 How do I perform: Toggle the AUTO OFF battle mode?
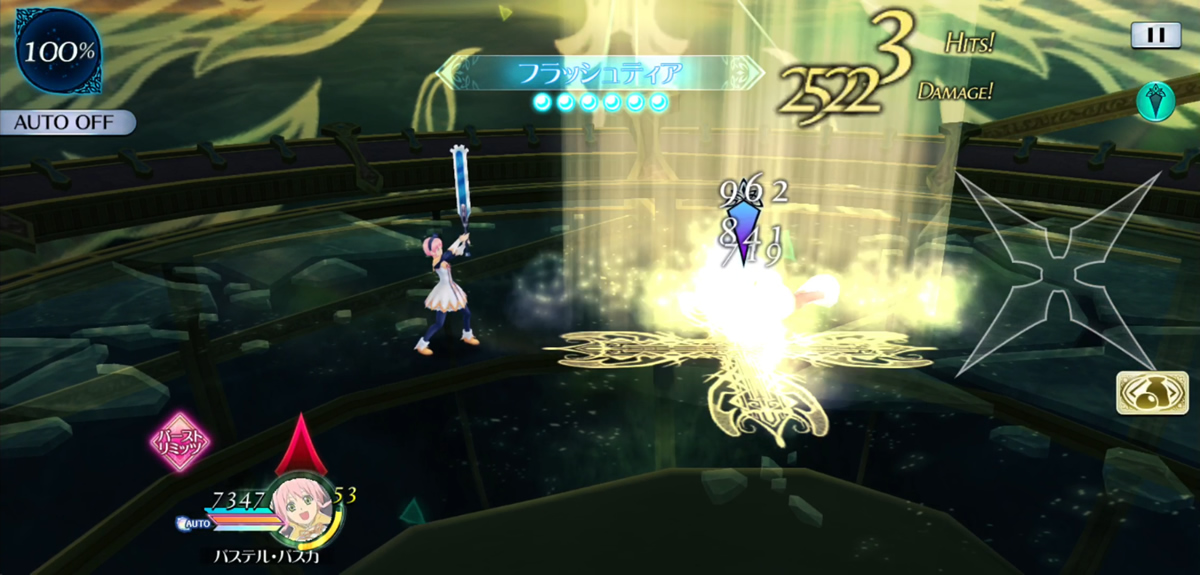coord(69,123)
